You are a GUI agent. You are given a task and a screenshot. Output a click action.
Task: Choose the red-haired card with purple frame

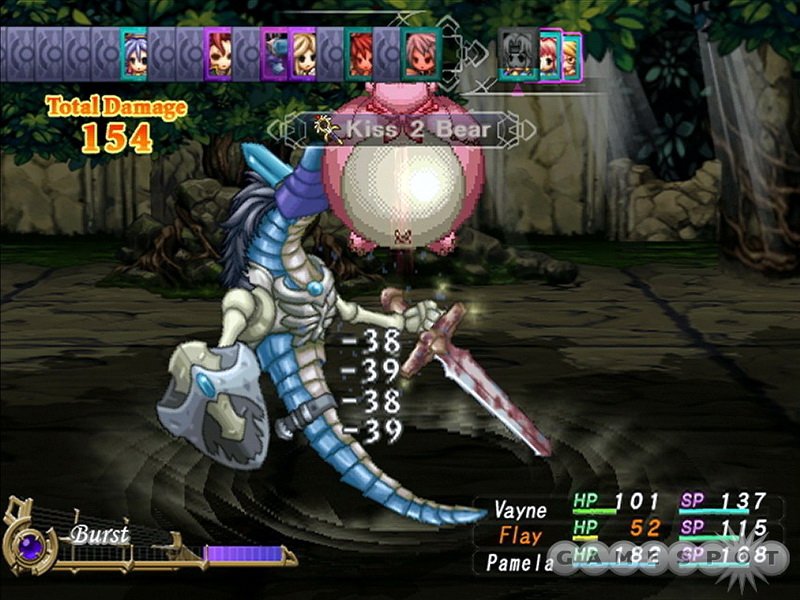(x=218, y=53)
